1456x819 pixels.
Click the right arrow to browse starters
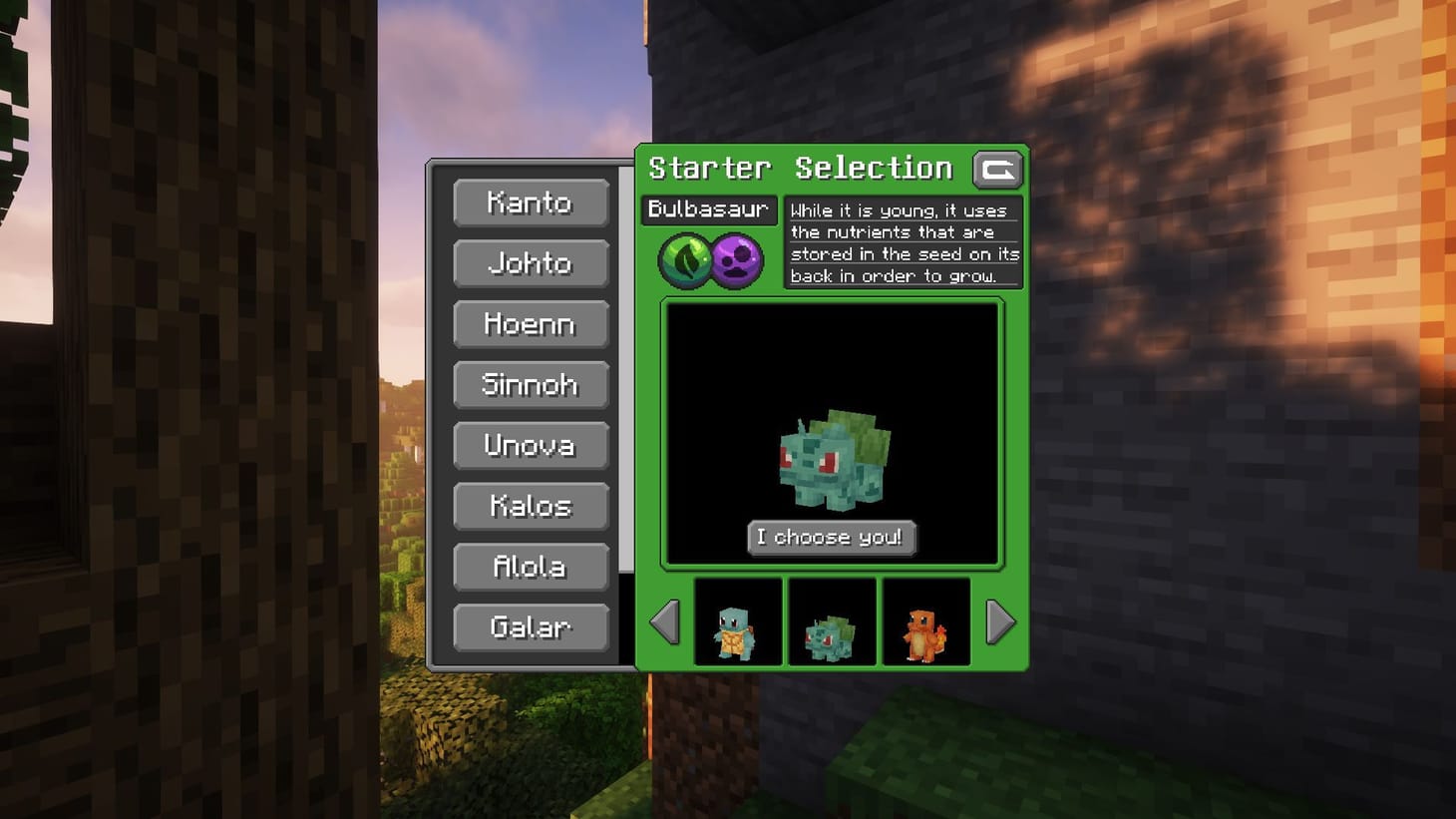[998, 622]
